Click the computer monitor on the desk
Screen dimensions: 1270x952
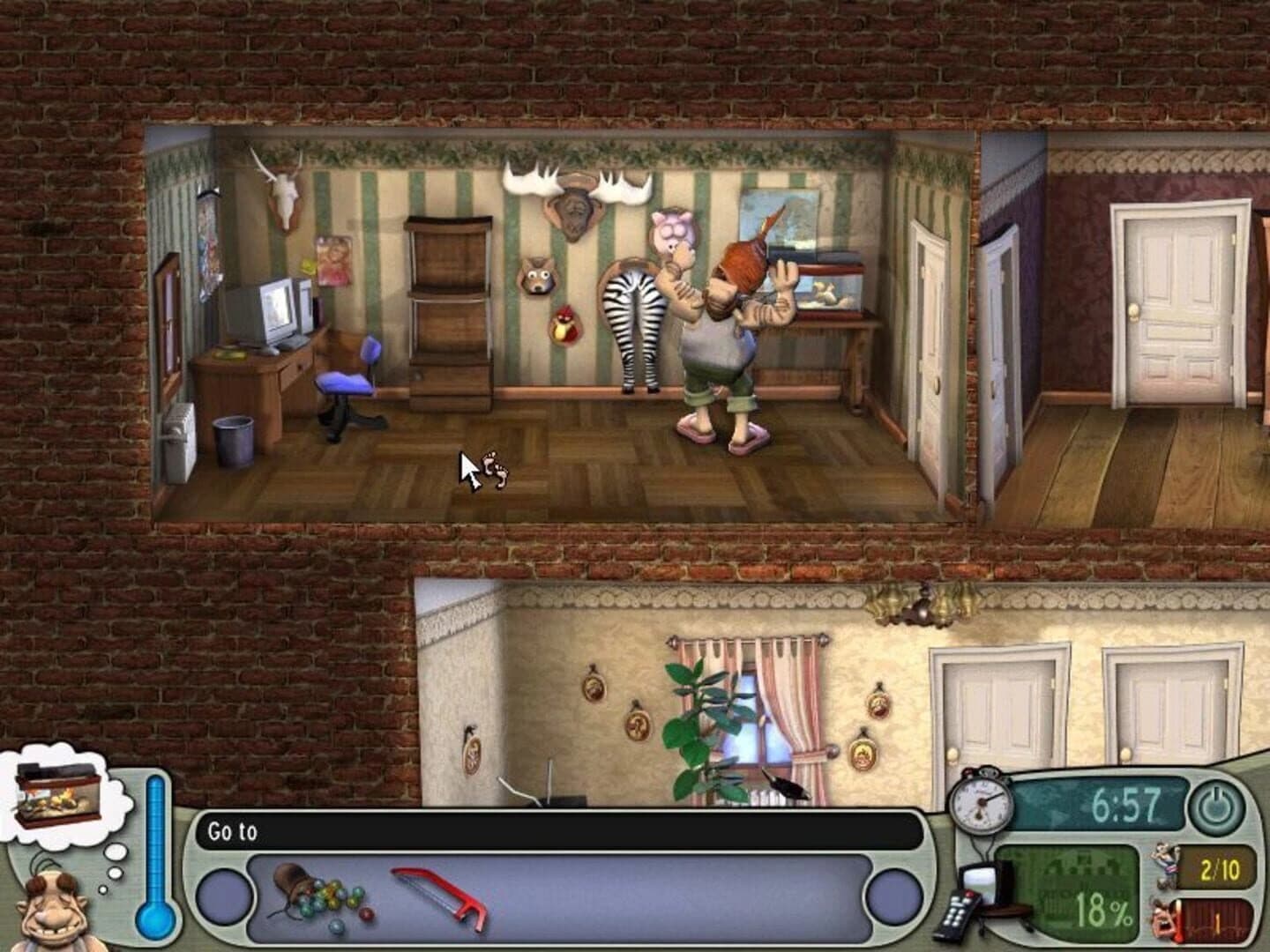coord(278,309)
